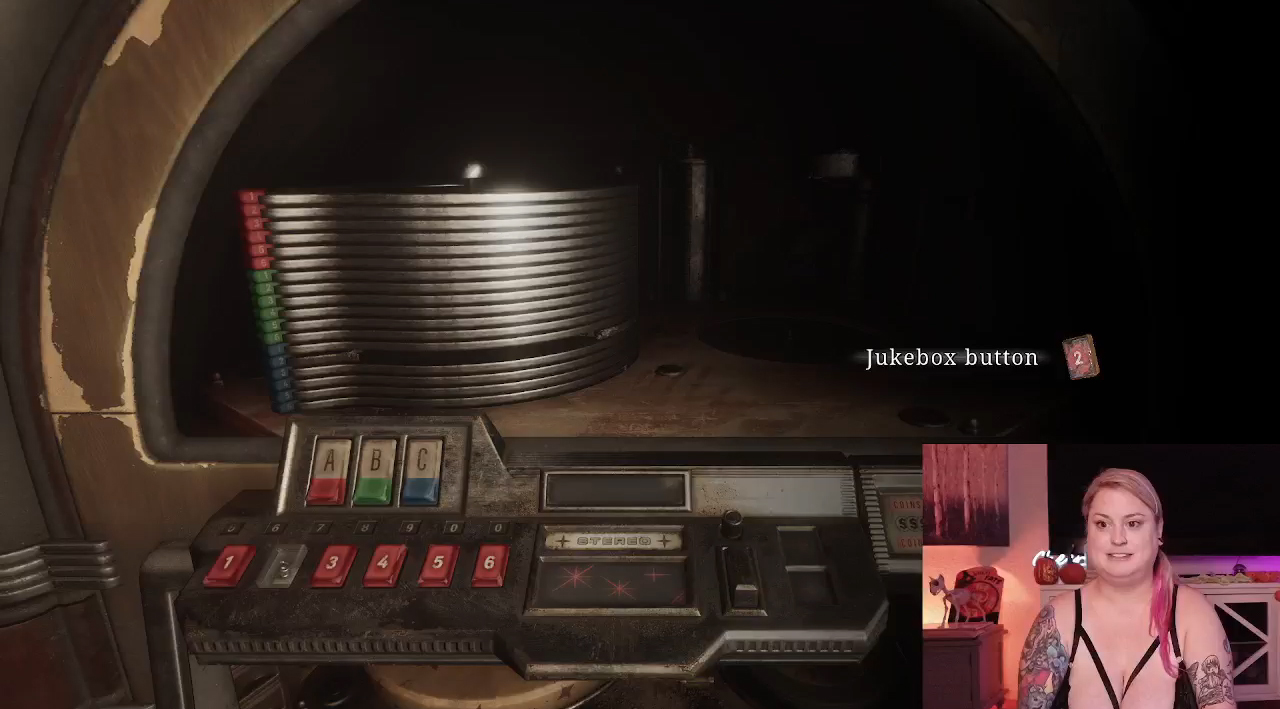Select the empty missing button slot
The image size is (1280, 709).
[x=282, y=567]
